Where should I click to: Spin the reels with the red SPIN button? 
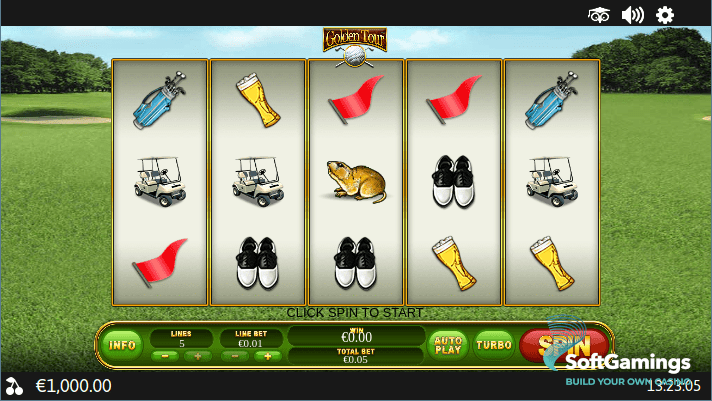click(552, 345)
